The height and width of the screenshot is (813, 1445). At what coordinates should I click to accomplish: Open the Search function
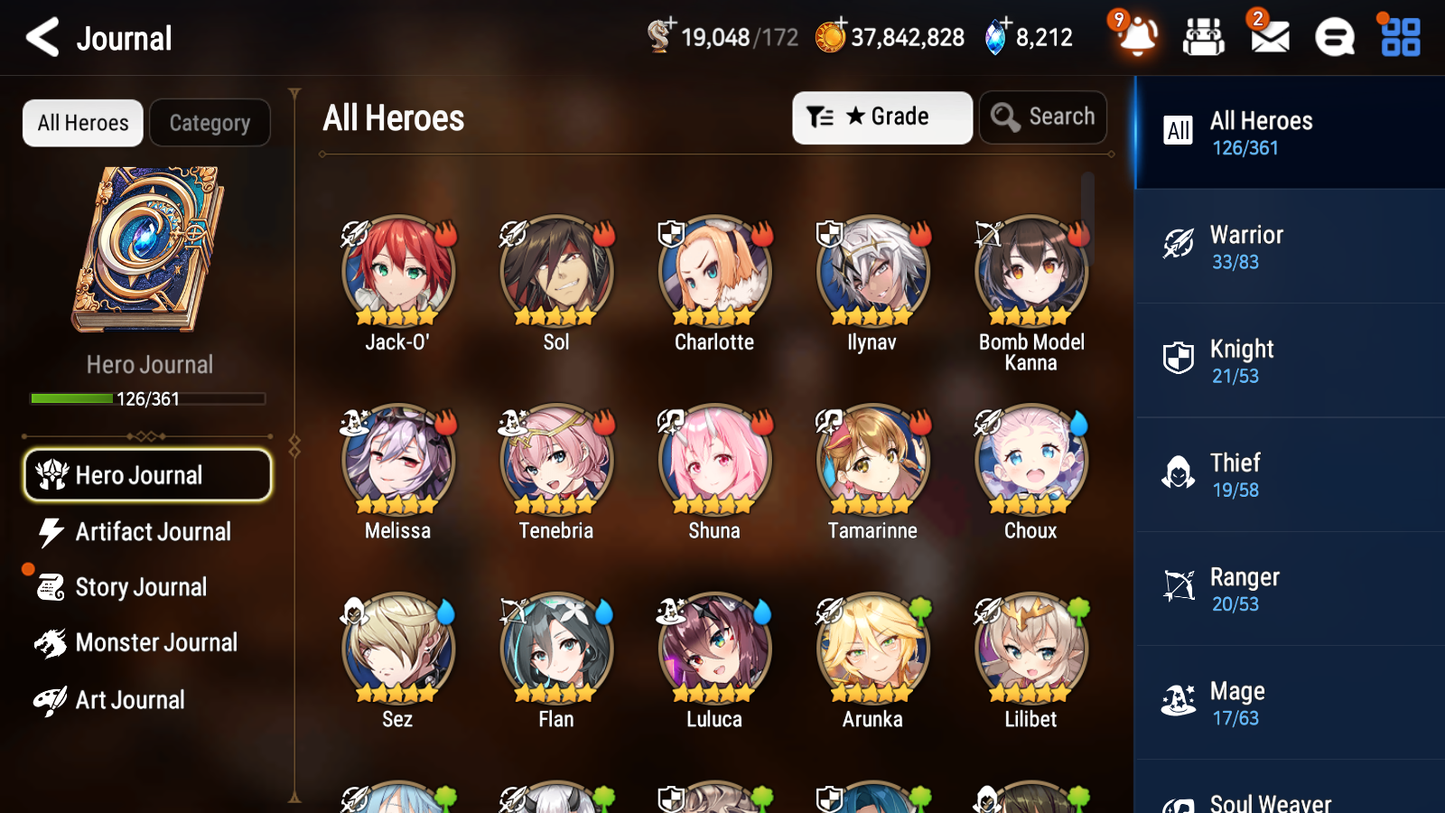[x=1043, y=117]
